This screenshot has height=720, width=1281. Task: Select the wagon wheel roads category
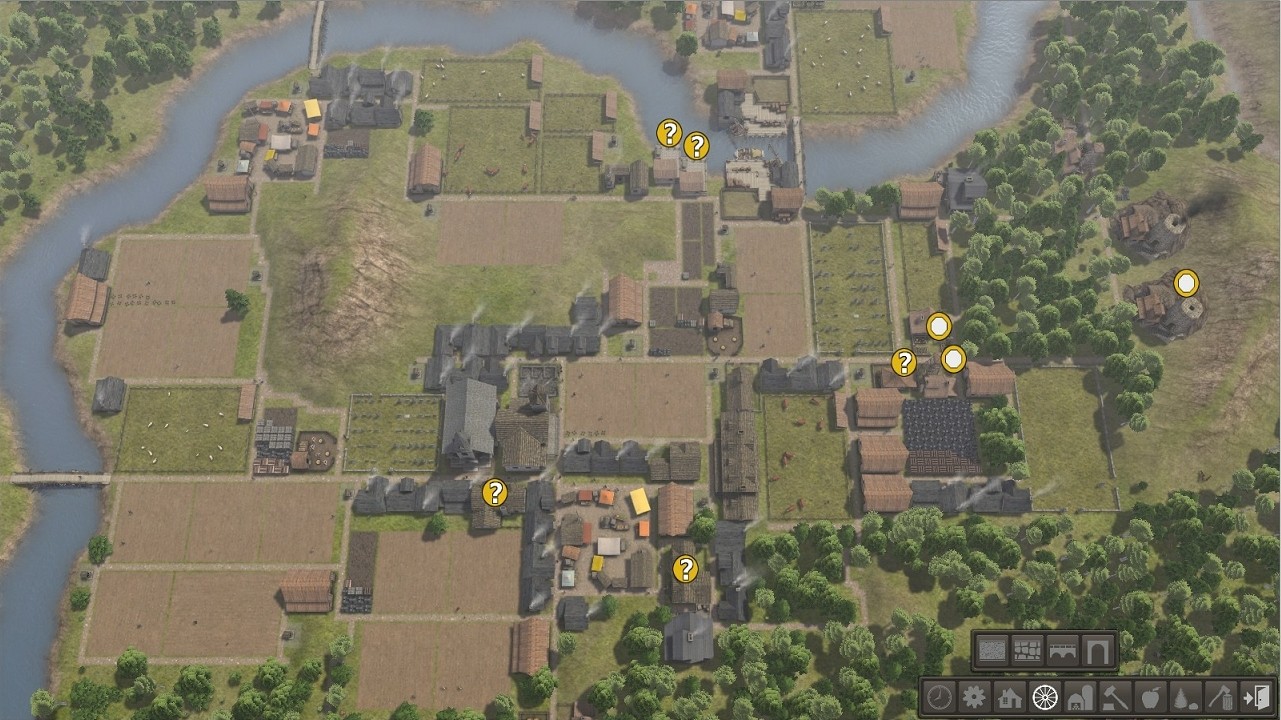(1044, 697)
